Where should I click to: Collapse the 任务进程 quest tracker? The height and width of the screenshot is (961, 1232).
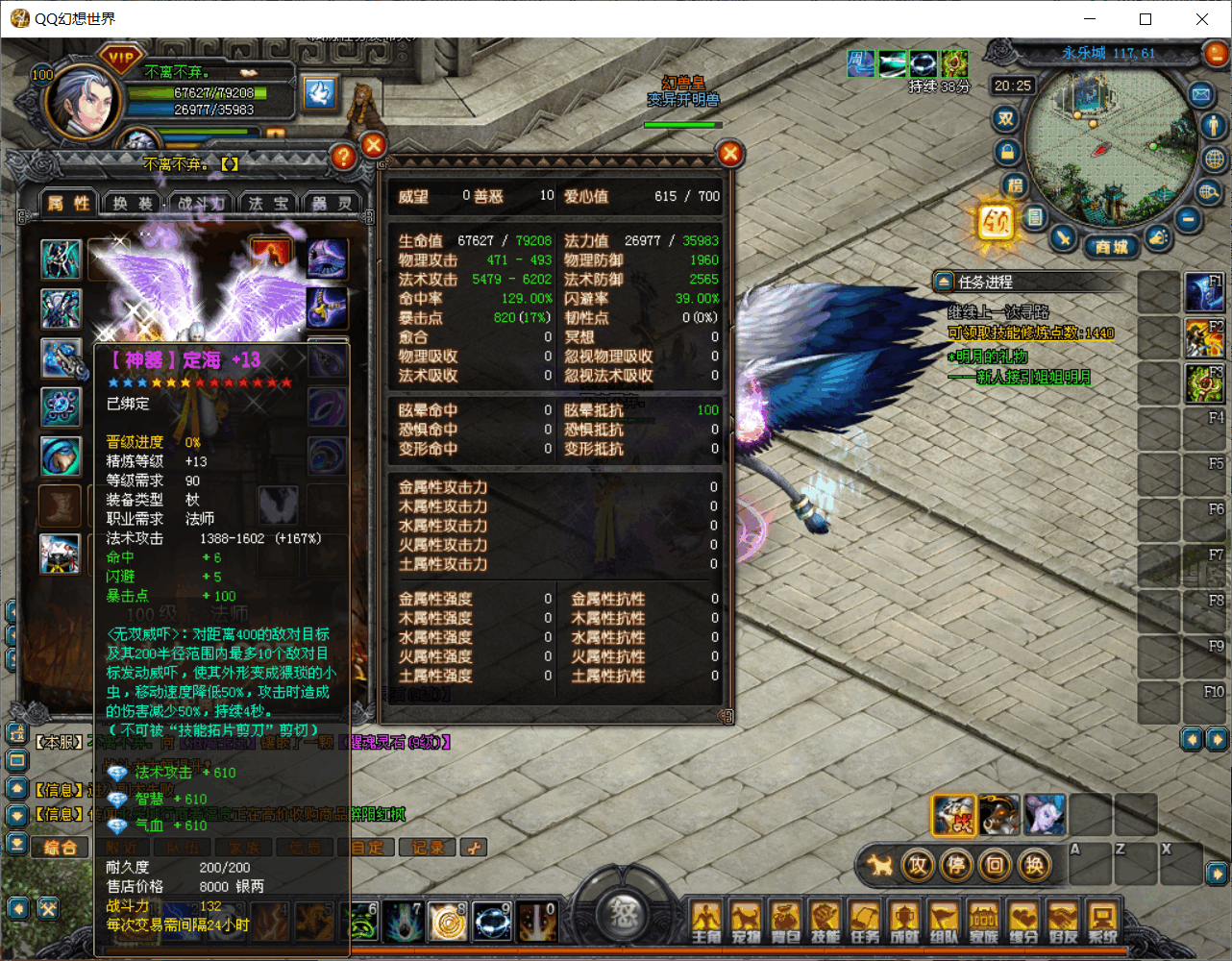[x=943, y=282]
